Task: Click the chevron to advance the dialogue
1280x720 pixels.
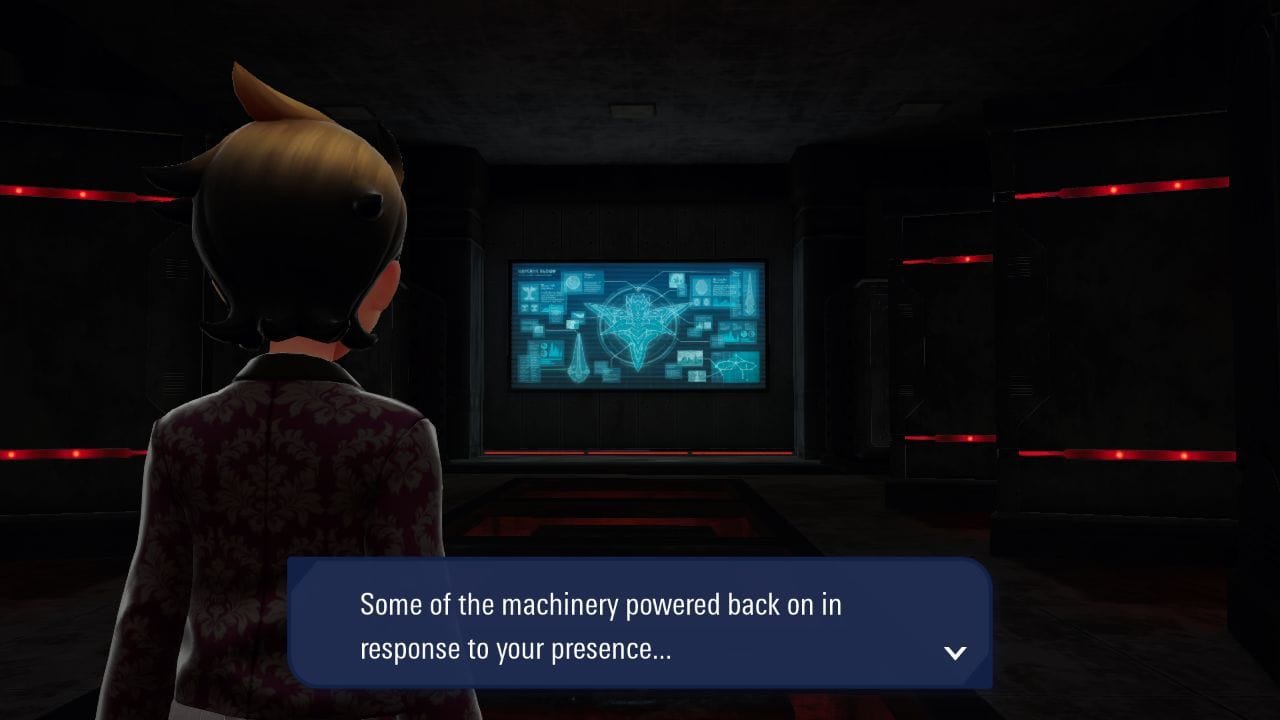Action: click(955, 652)
